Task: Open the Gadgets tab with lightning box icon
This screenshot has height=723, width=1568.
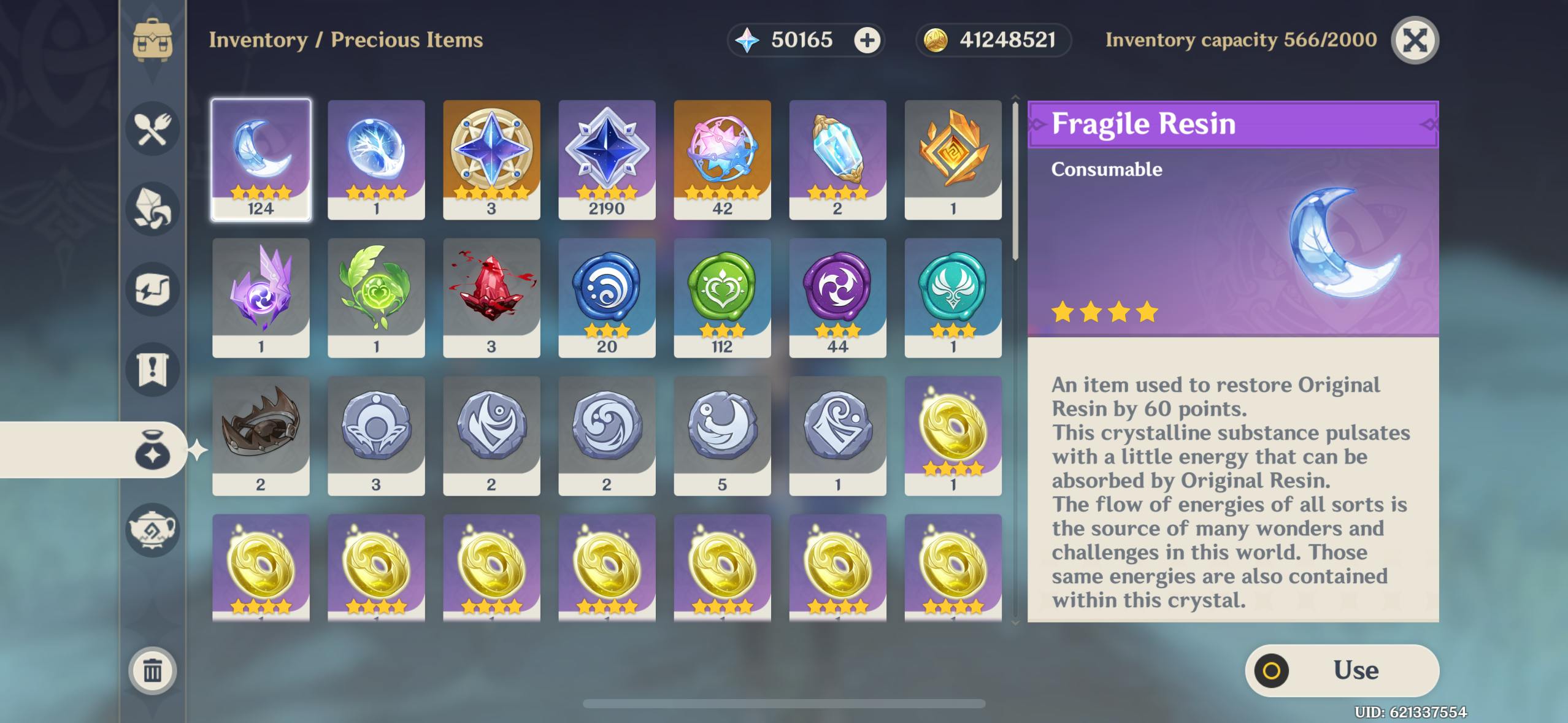Action: point(152,289)
